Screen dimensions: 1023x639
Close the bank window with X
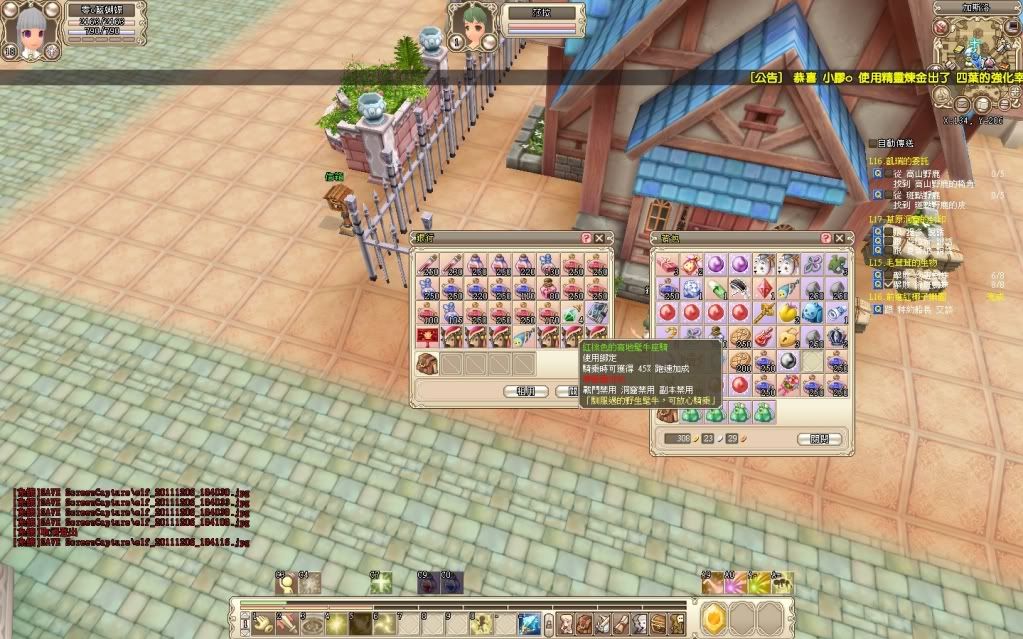(x=599, y=238)
